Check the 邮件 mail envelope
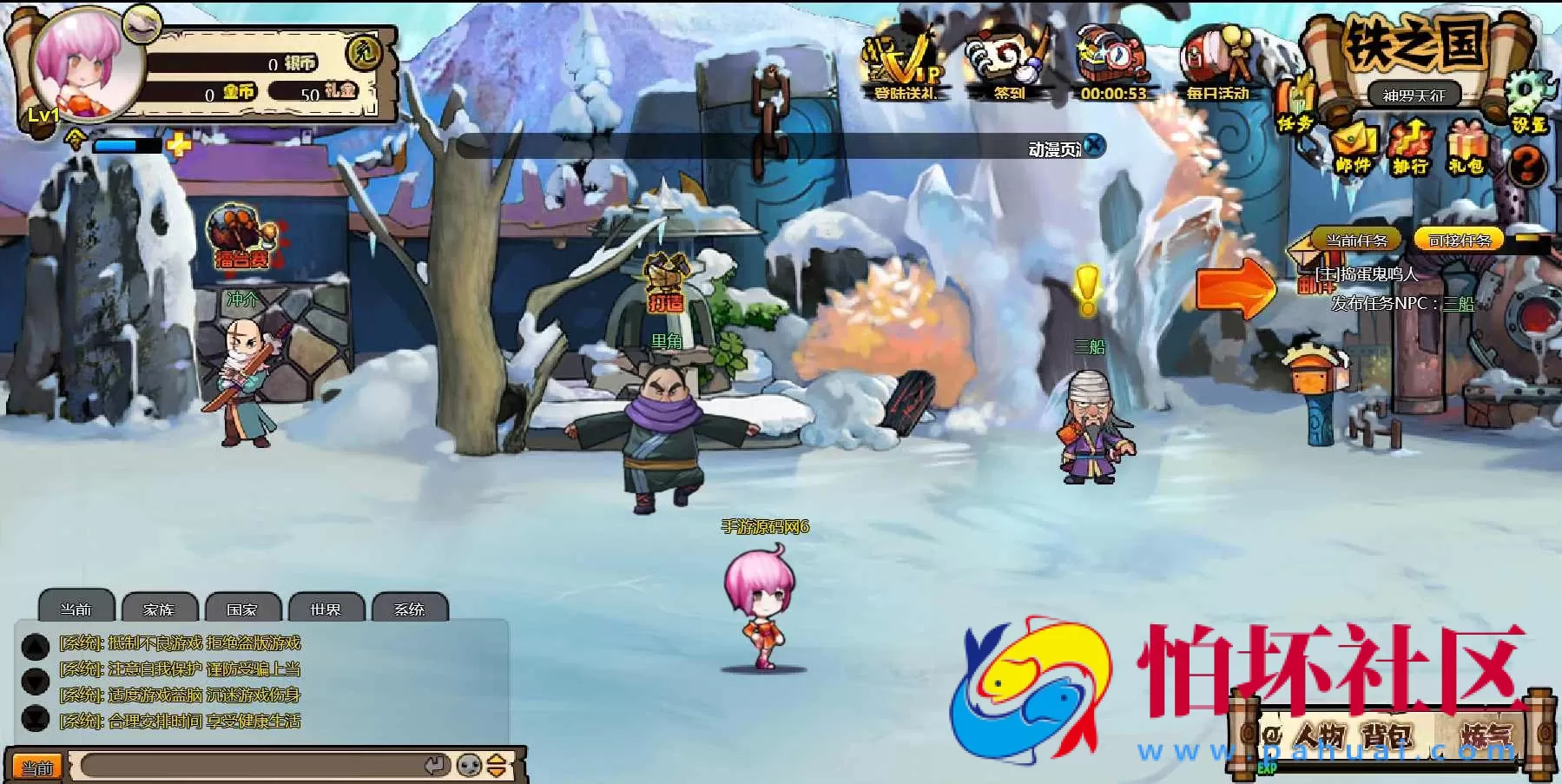 pos(1353,148)
